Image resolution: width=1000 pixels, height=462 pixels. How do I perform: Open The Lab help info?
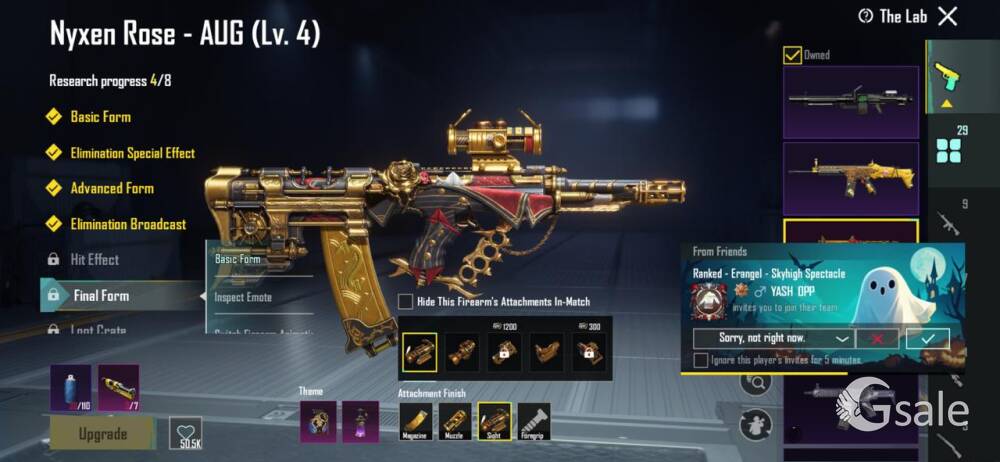866,16
